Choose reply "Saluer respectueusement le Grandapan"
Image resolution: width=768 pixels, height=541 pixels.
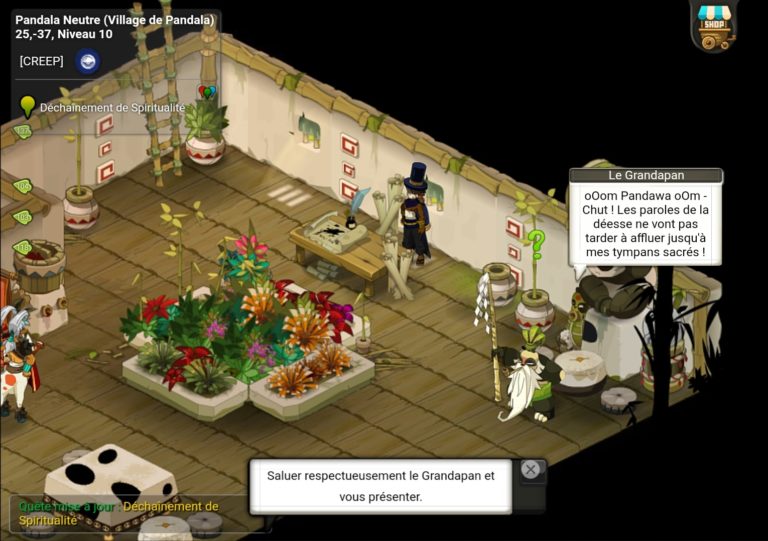pyautogui.click(x=380, y=486)
